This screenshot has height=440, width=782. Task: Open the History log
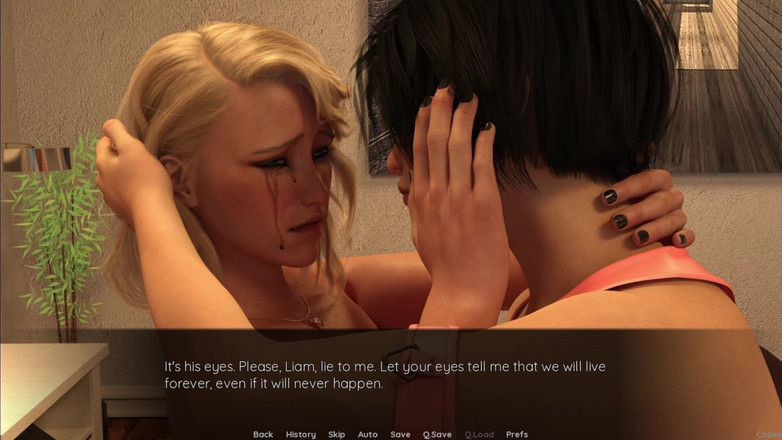(300, 434)
